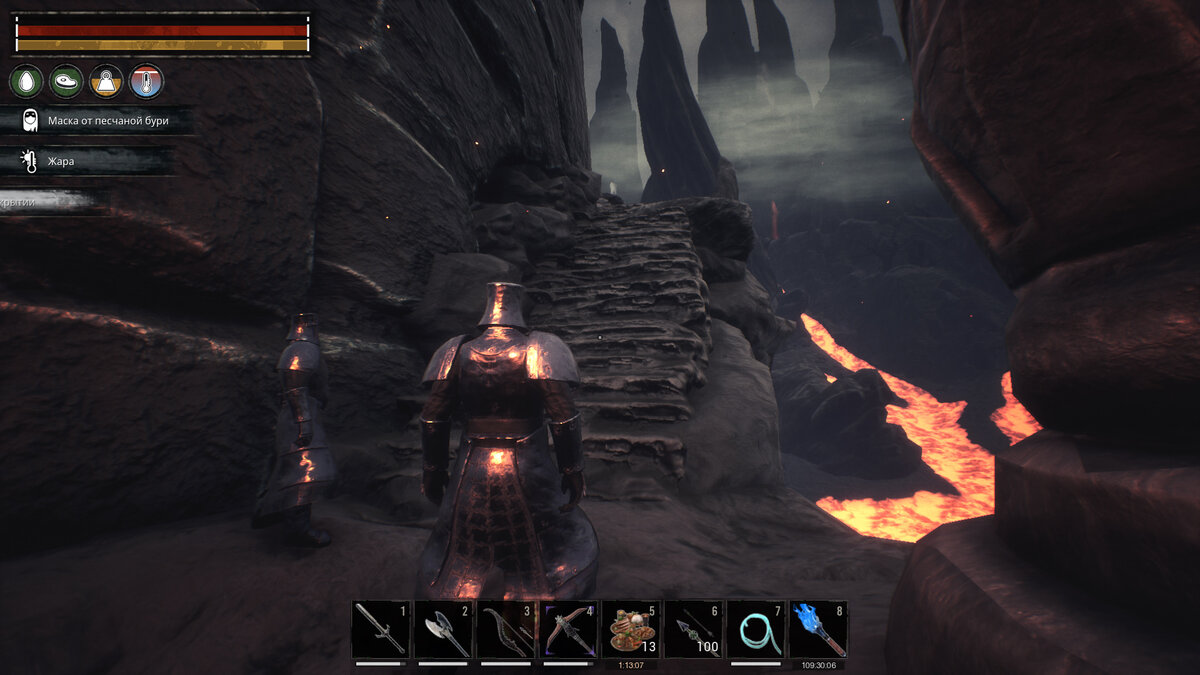The height and width of the screenshot is (675, 1200).
Task: Click the thermometer temperature status icon
Action: pos(146,81)
